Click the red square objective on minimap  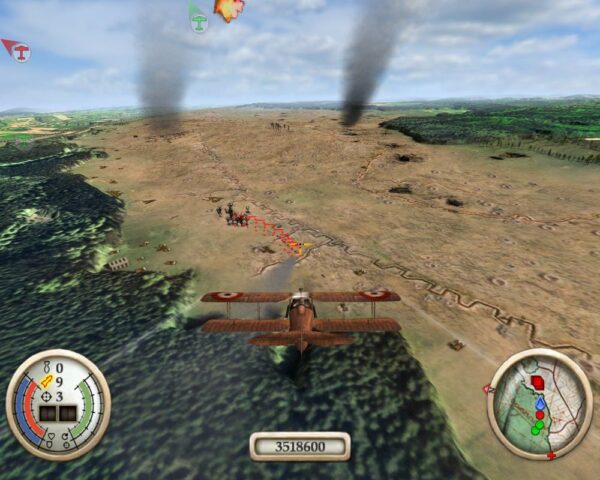[539, 382]
